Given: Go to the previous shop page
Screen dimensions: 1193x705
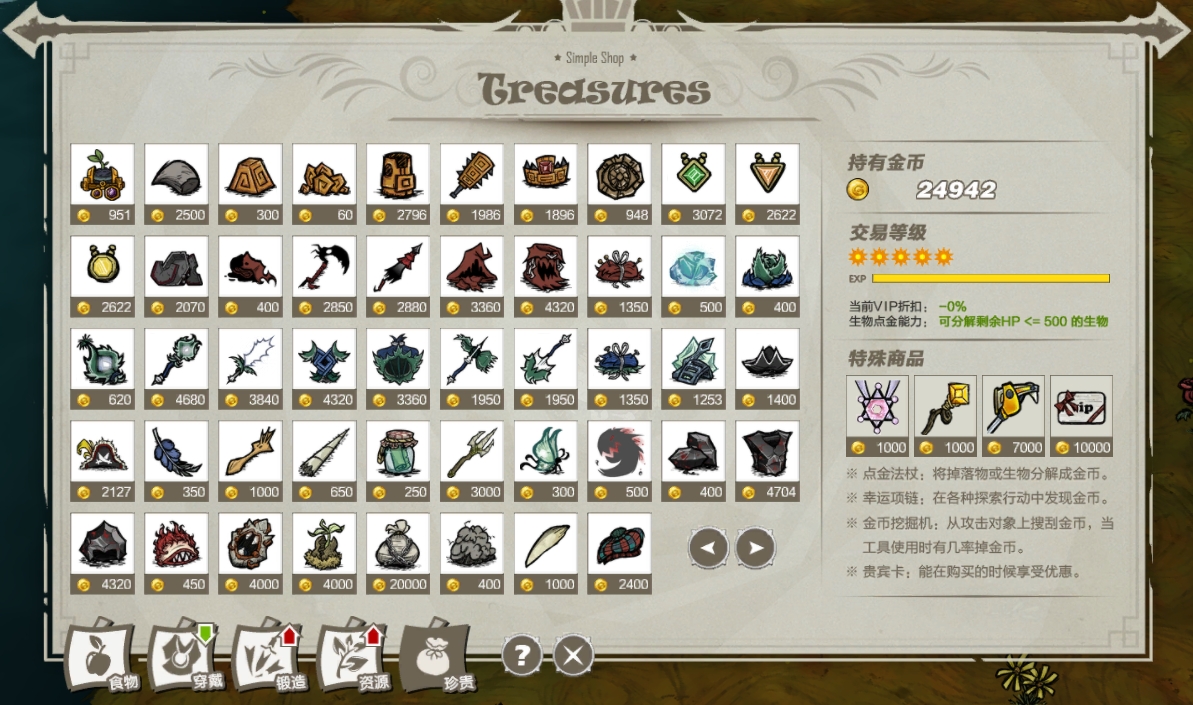Looking at the screenshot, I should pos(708,548).
